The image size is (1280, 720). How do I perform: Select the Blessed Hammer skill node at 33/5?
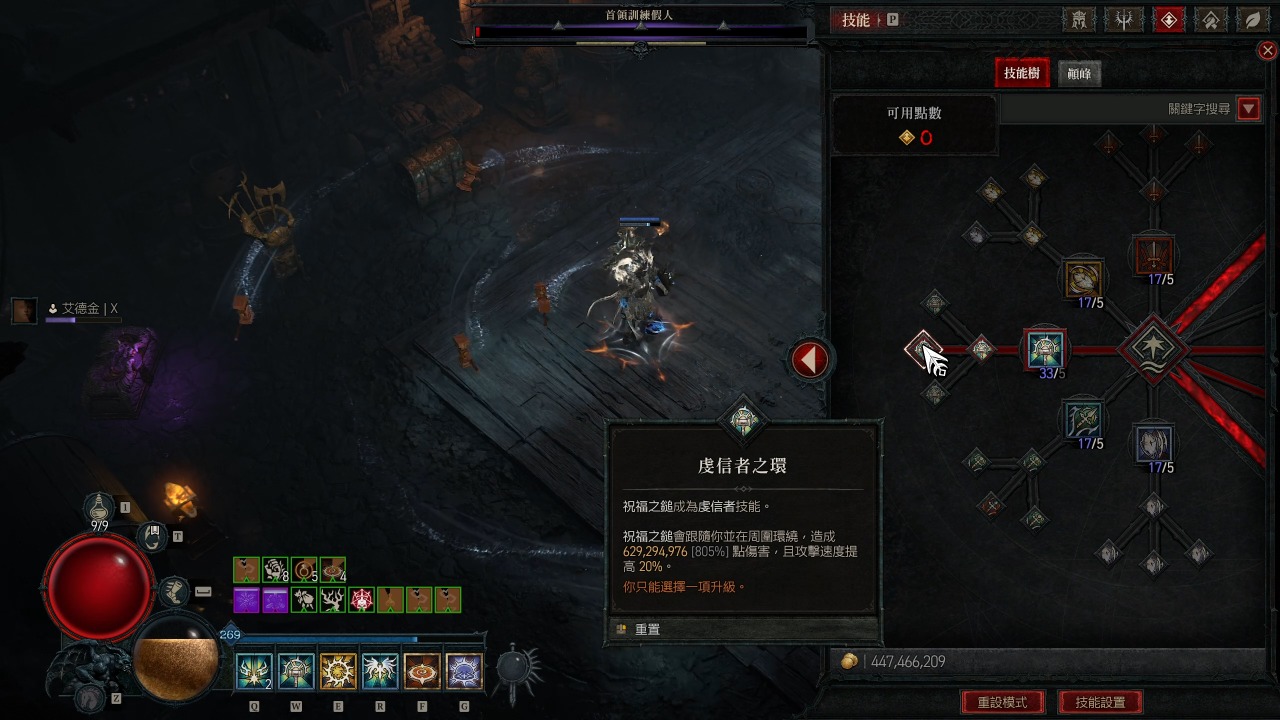click(x=1047, y=349)
